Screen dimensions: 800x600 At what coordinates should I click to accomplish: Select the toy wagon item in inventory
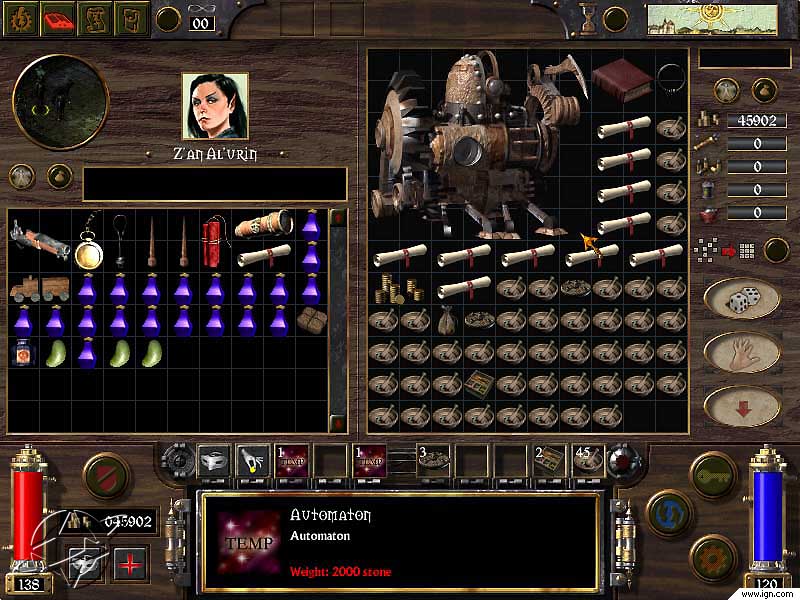39,290
